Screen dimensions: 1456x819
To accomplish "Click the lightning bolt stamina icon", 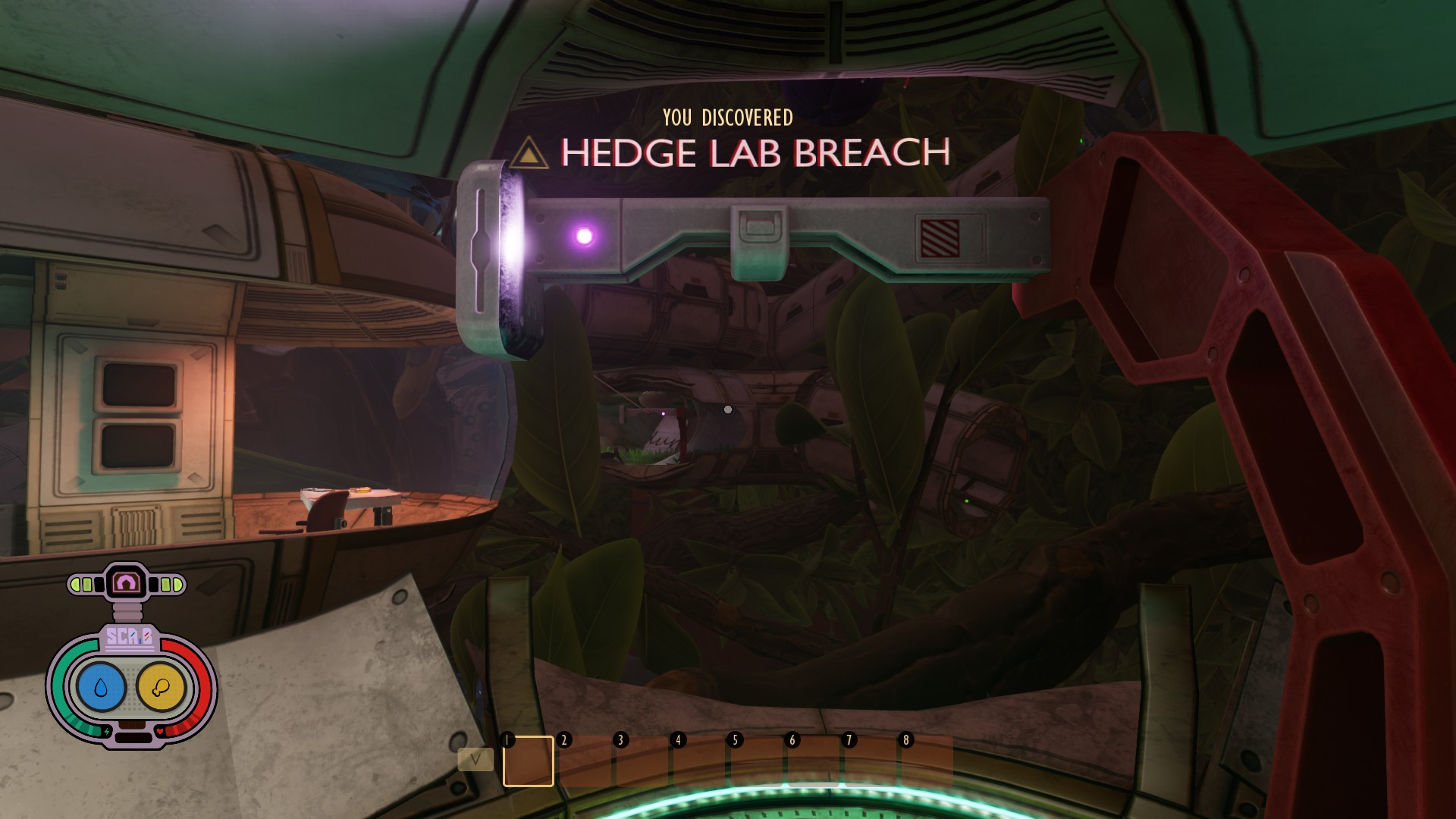I will [108, 730].
